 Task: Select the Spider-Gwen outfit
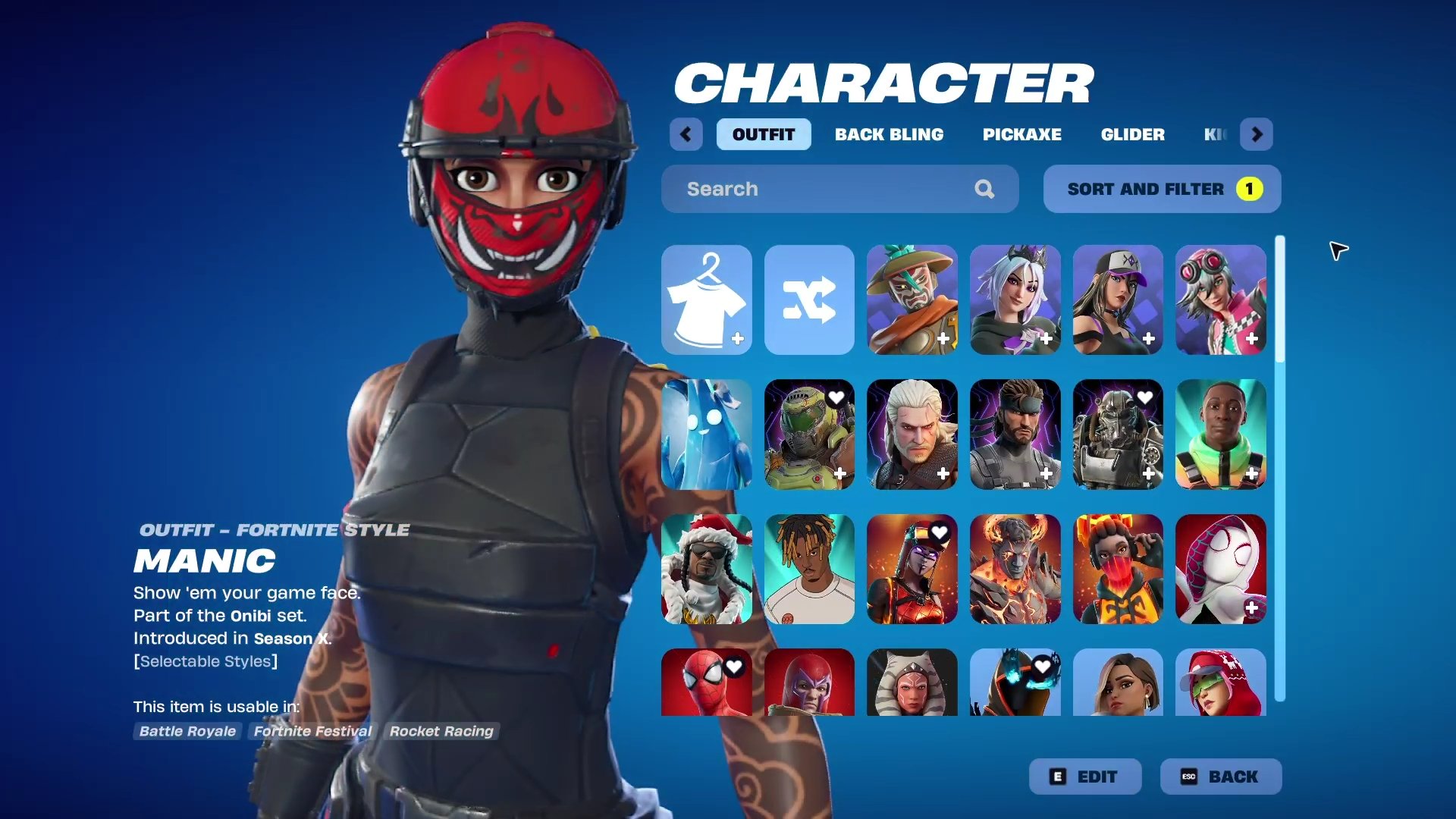(1221, 569)
